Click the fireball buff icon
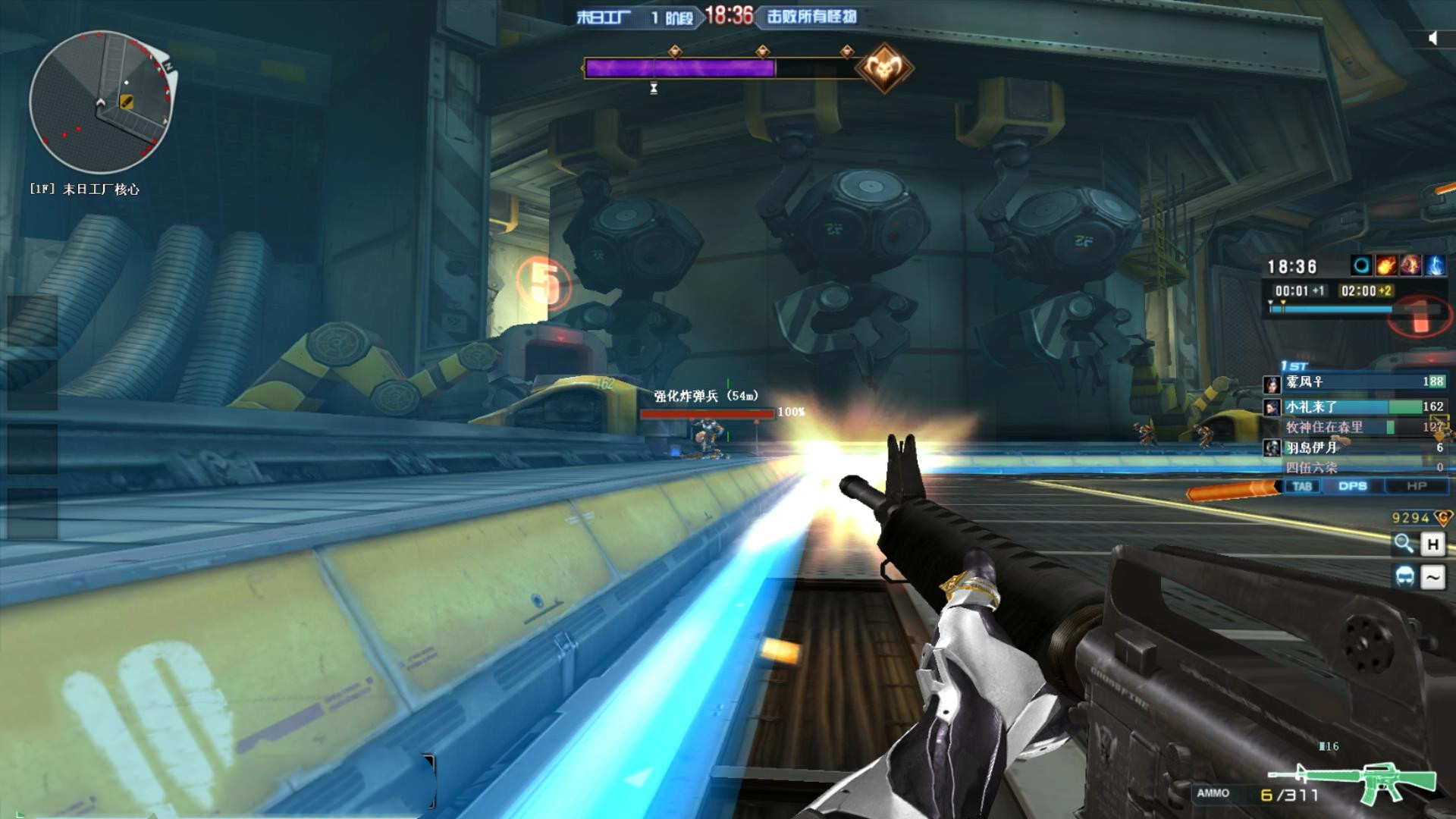 [1385, 265]
